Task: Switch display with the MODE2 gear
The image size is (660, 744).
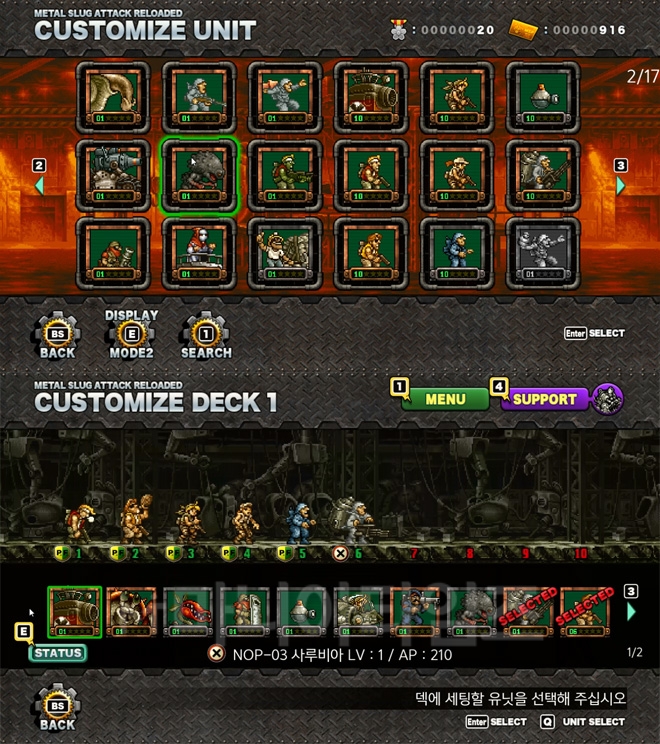Action: click(131, 335)
